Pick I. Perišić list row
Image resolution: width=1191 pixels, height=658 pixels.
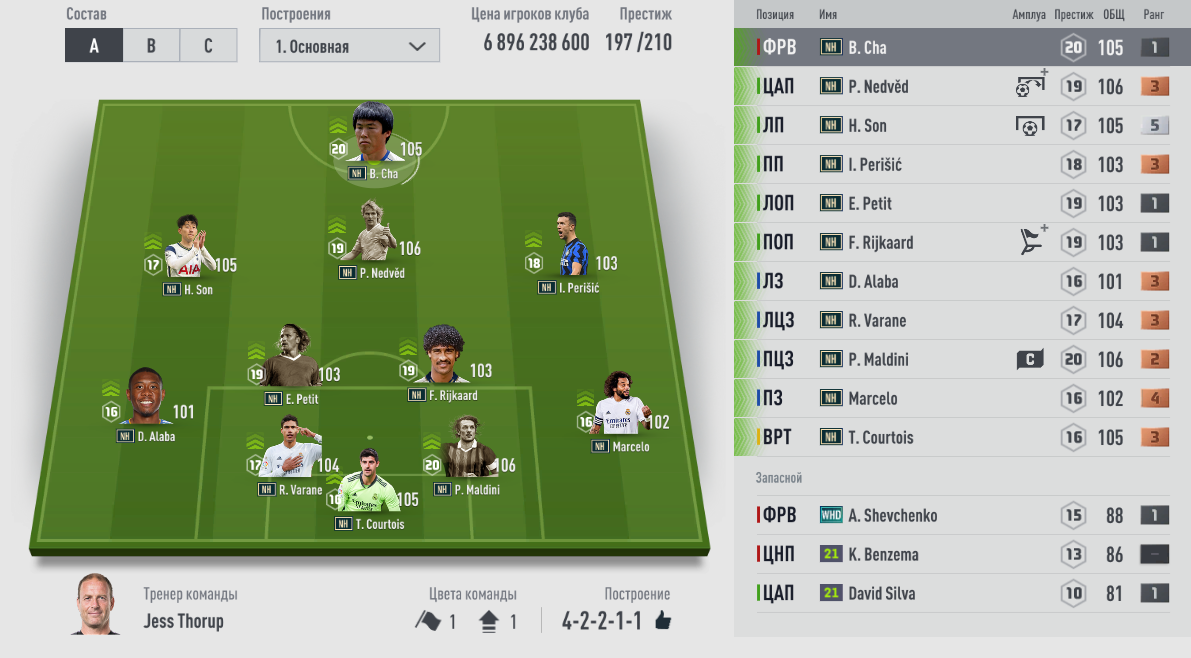coord(960,164)
